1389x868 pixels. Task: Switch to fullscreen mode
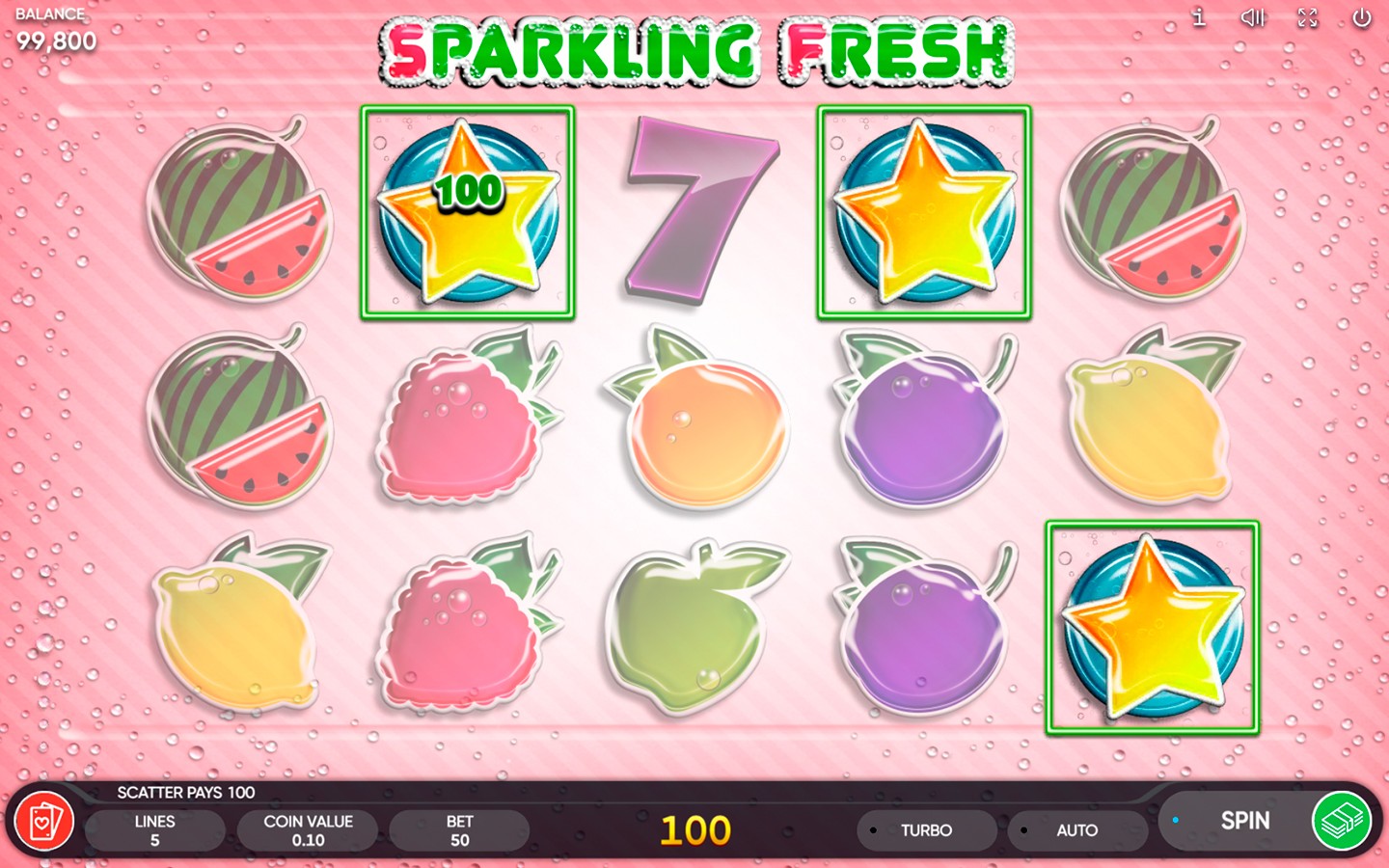tap(1307, 17)
